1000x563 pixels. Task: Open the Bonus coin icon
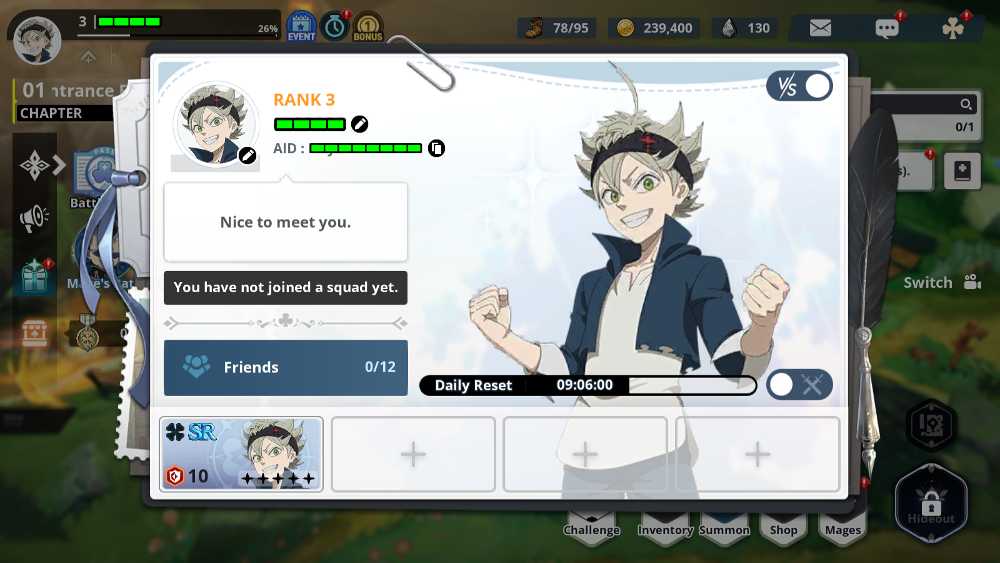[367, 27]
